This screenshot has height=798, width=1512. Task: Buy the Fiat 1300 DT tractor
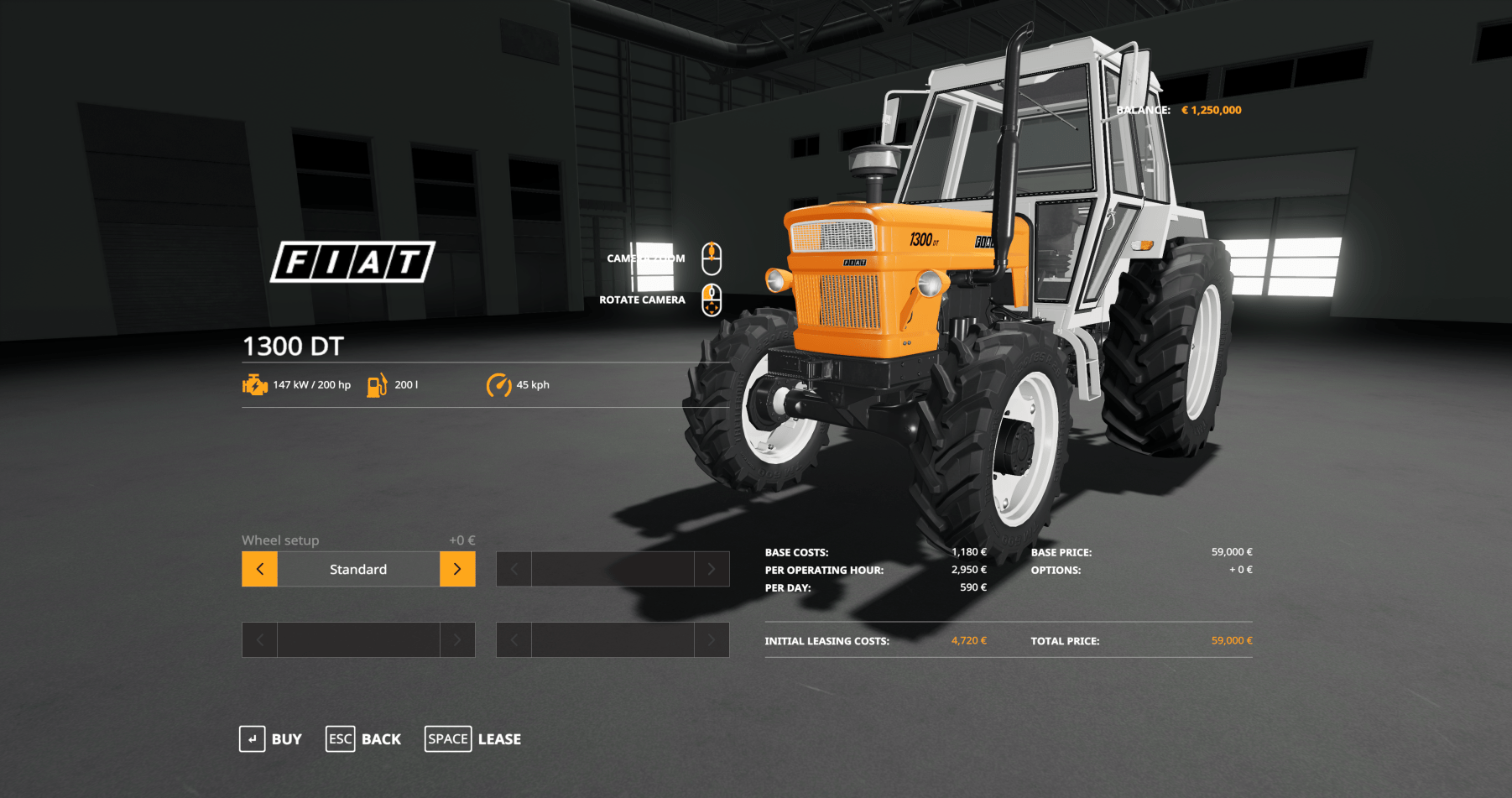[271, 739]
